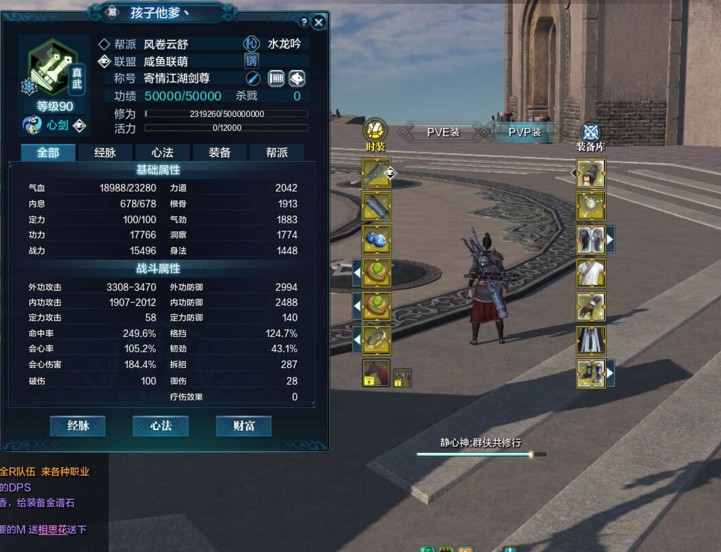Select the PVP装 equipment set
This screenshot has height=552, width=721.
pos(525,131)
